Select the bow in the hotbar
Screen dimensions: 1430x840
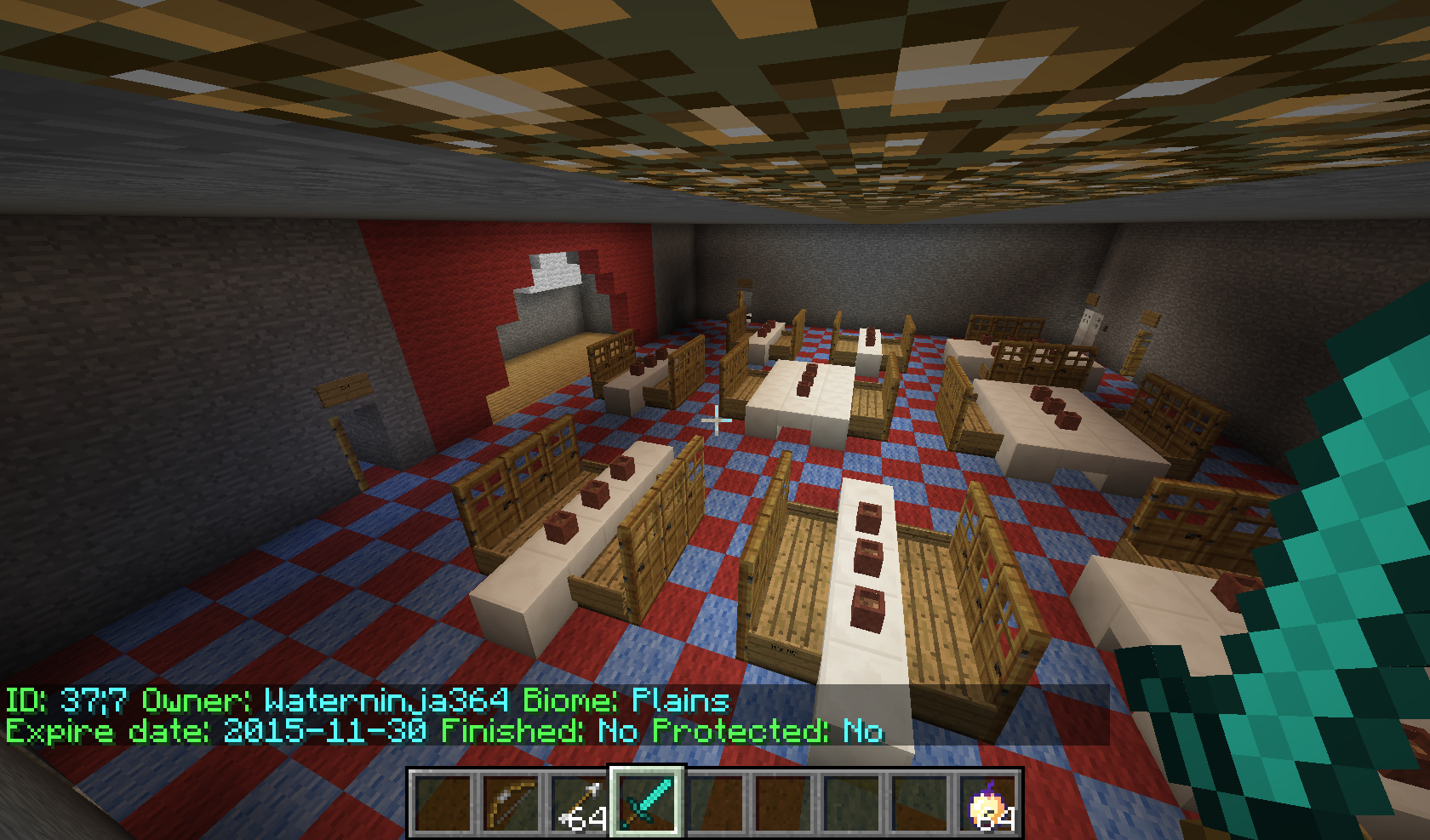[510, 803]
